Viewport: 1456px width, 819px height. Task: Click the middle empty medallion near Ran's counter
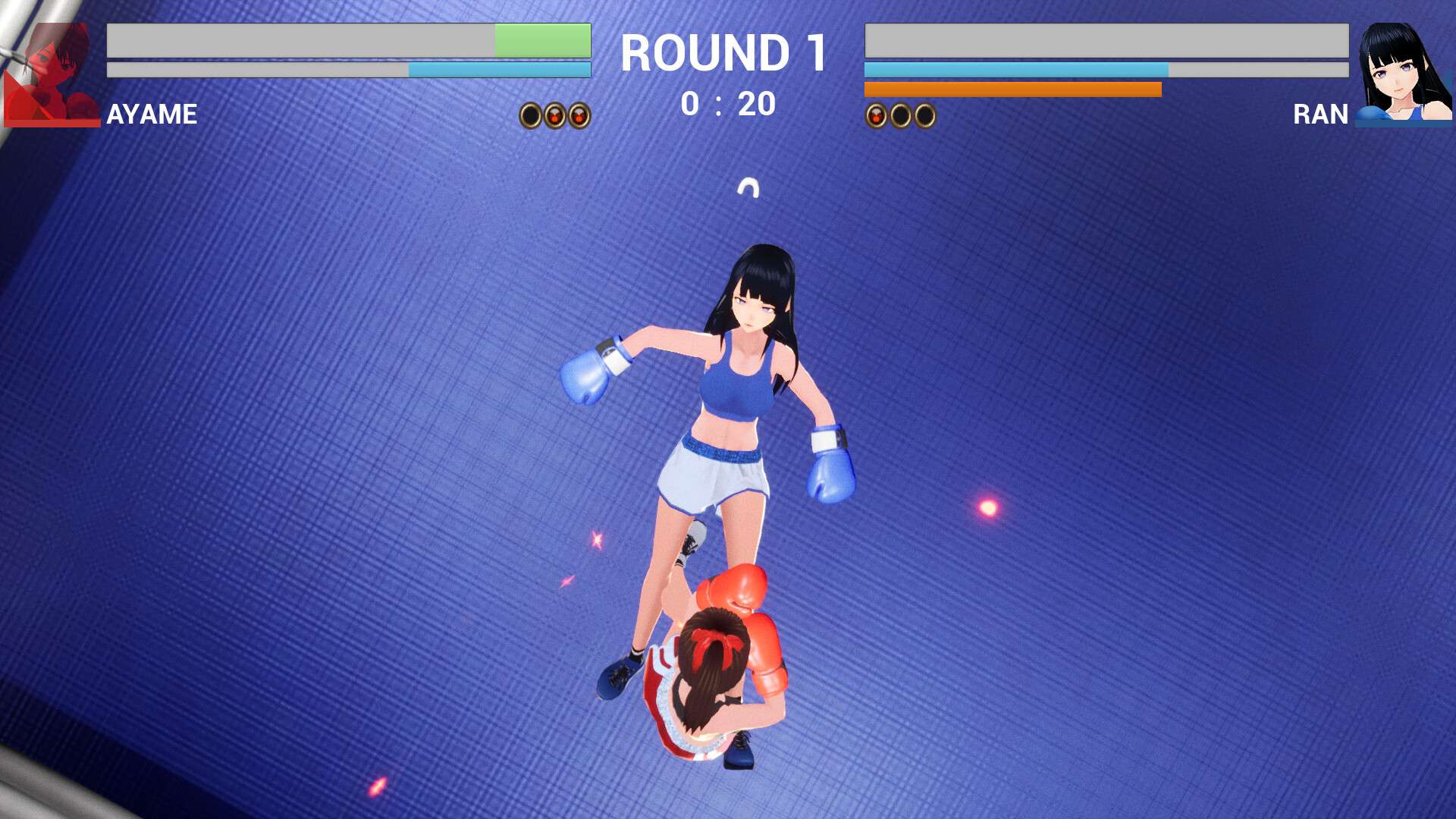click(901, 115)
